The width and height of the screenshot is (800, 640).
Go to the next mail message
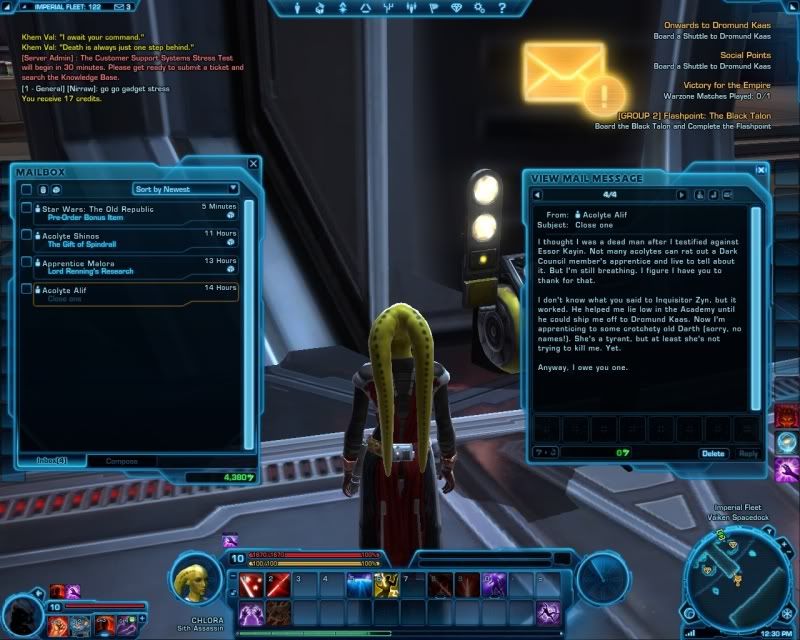[682, 195]
